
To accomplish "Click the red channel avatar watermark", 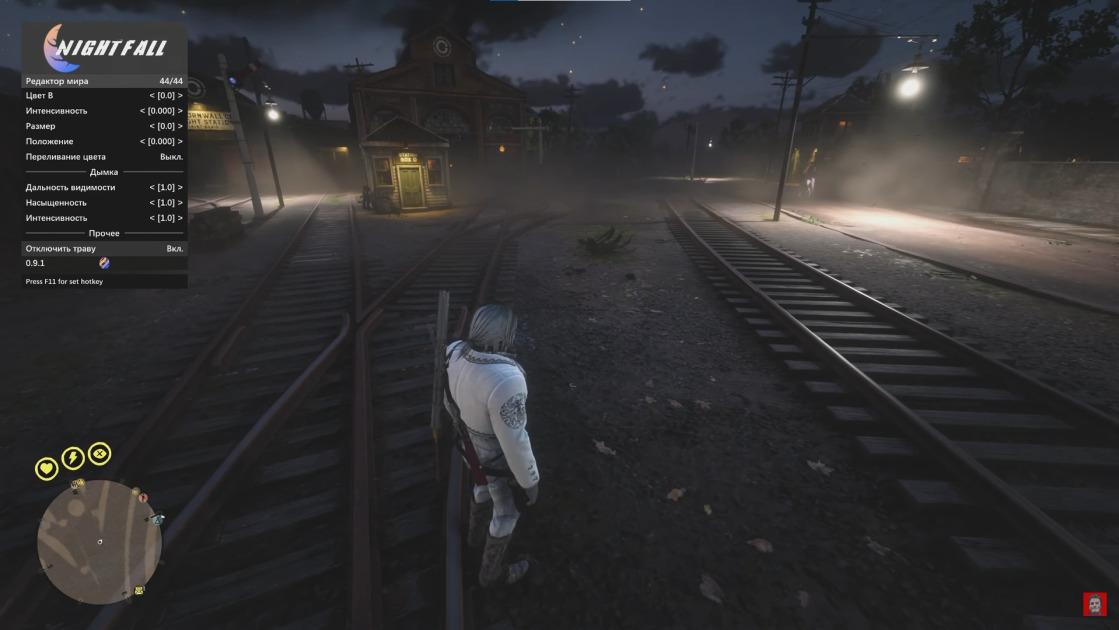I will click(x=1094, y=604).
